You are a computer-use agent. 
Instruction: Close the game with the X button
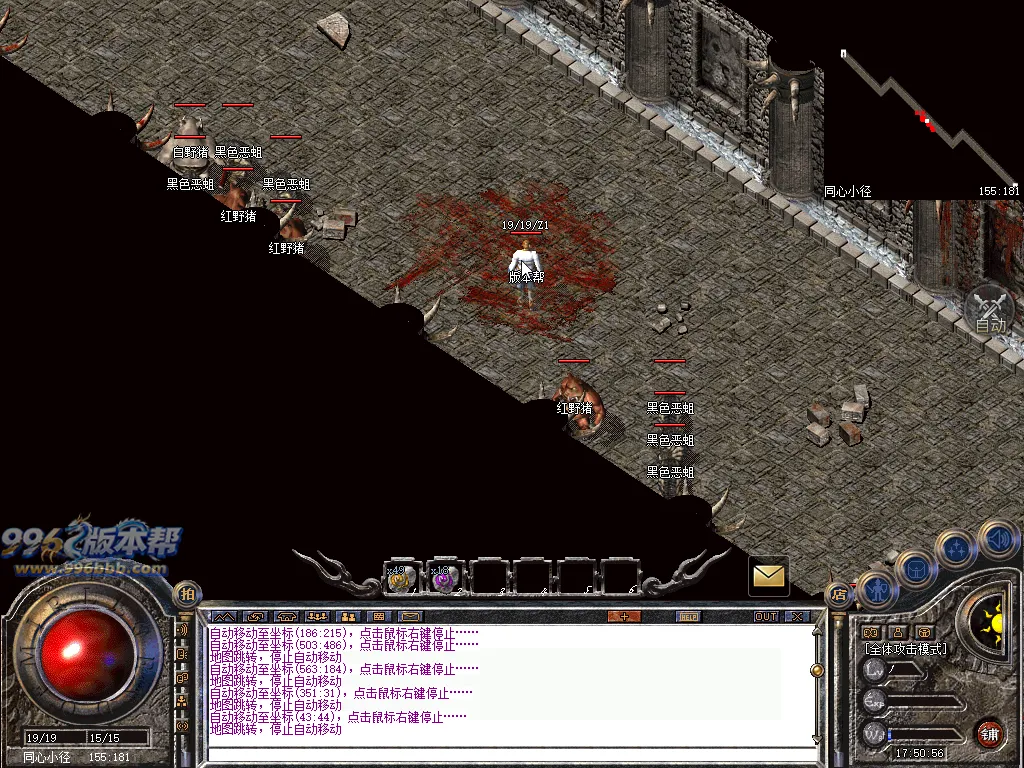[x=797, y=616]
